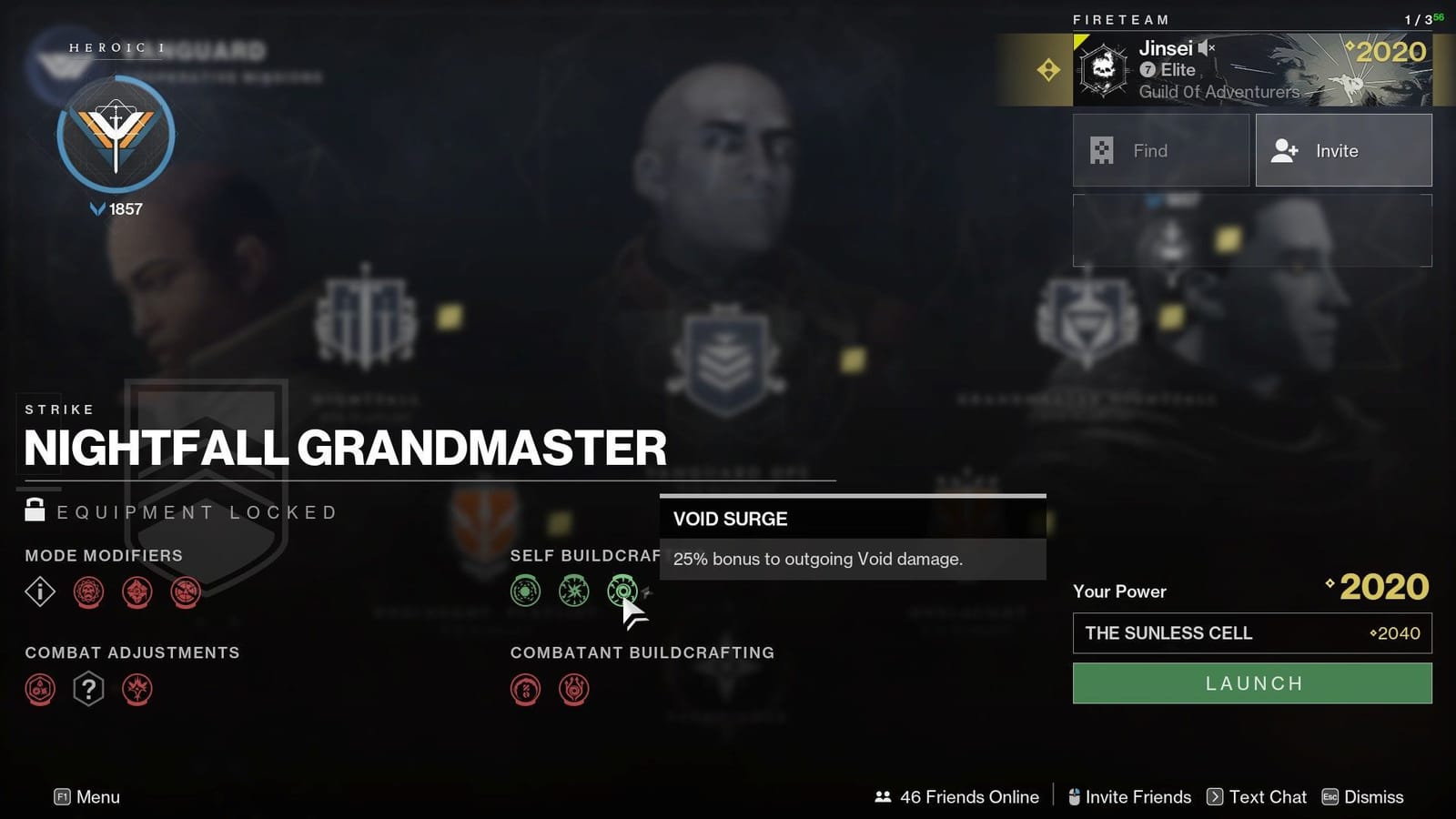1456x819 pixels.
Task: Click the unknown question mark combat adjustment
Action: 87,689
